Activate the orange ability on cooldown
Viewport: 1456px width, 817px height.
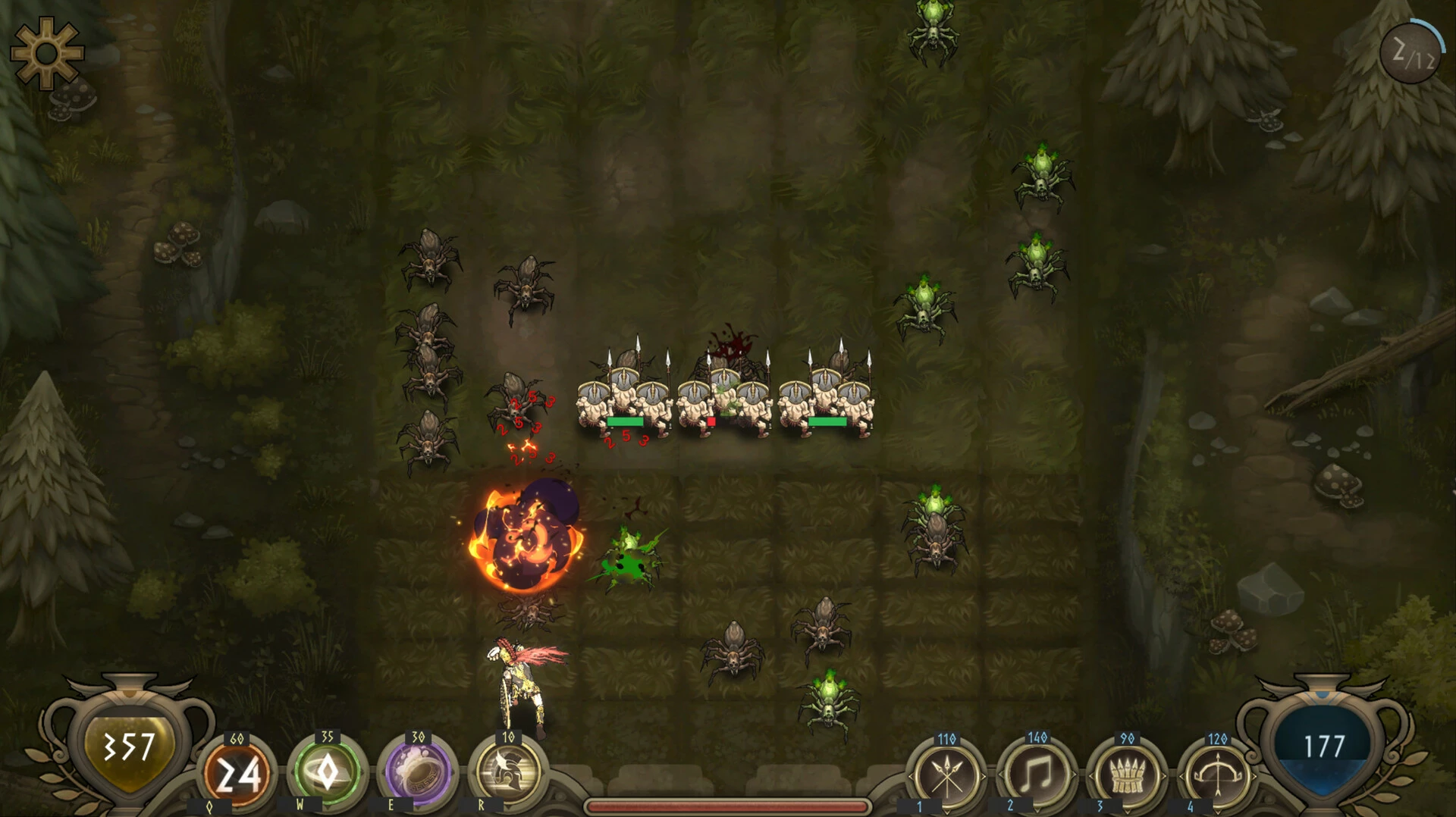click(238, 774)
